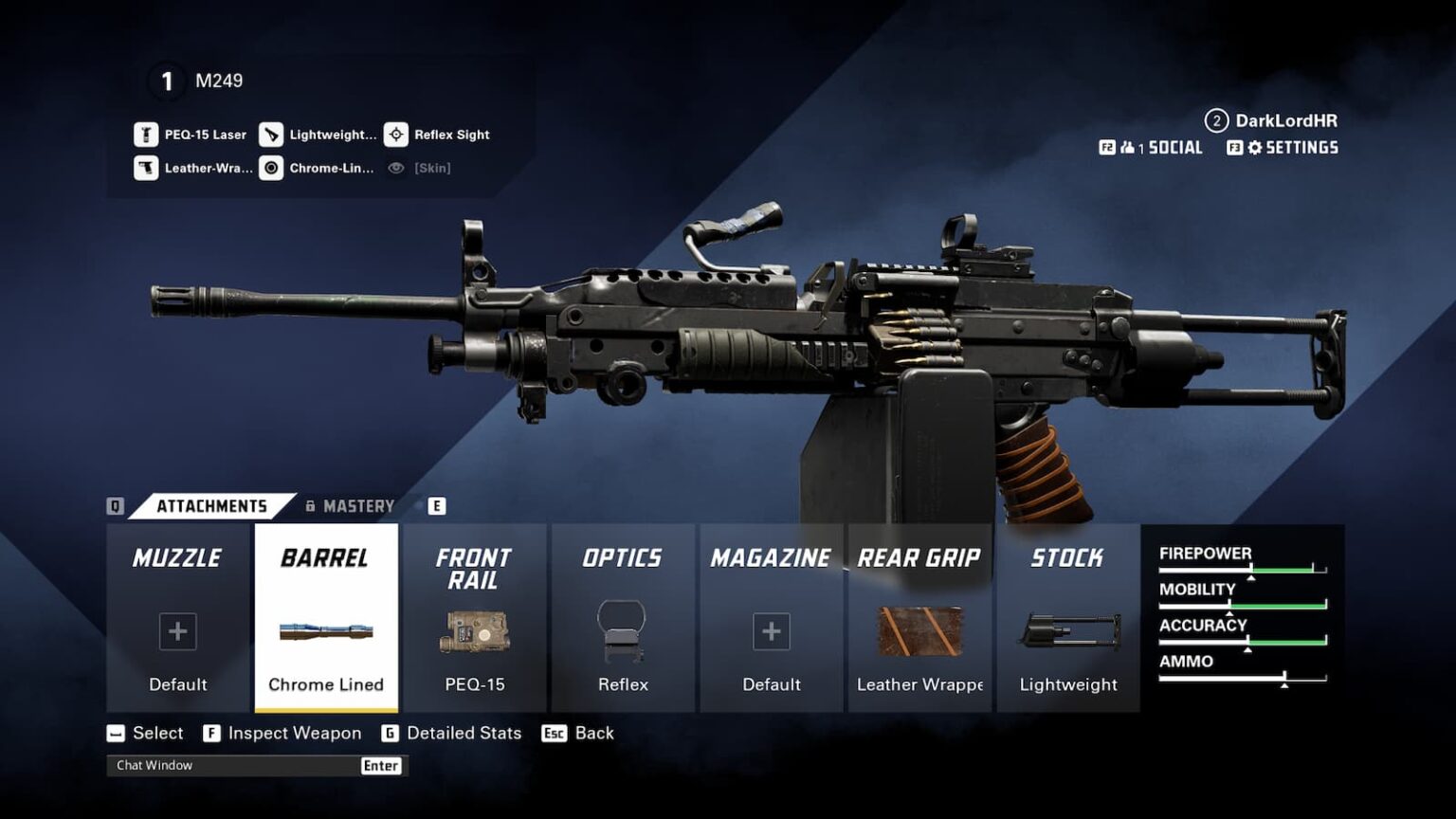Click the Leather-Wrapped grip pistol icon
Image resolution: width=1456 pixels, height=819 pixels.
click(146, 168)
